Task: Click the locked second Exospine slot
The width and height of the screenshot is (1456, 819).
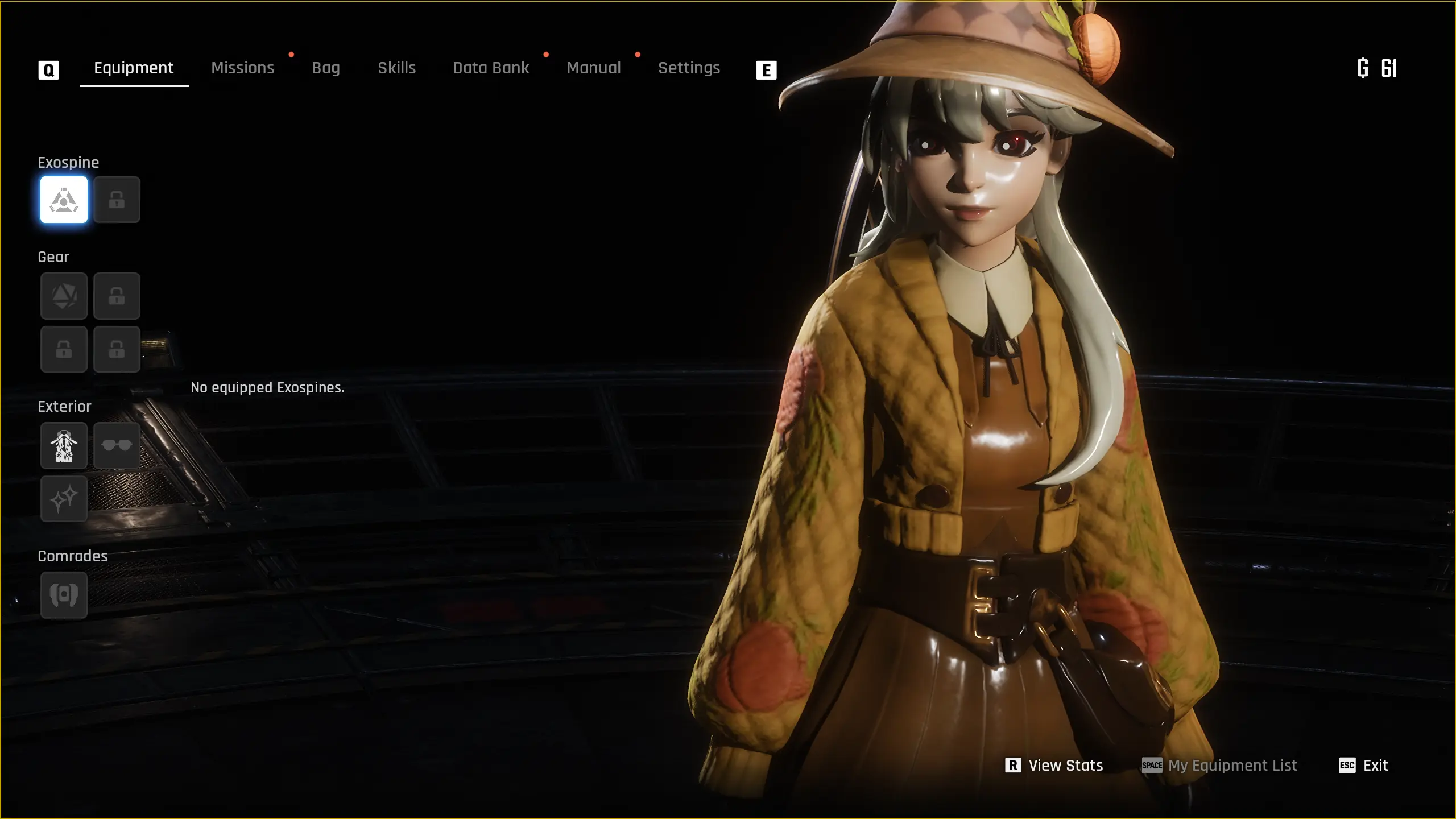Action: (x=117, y=200)
